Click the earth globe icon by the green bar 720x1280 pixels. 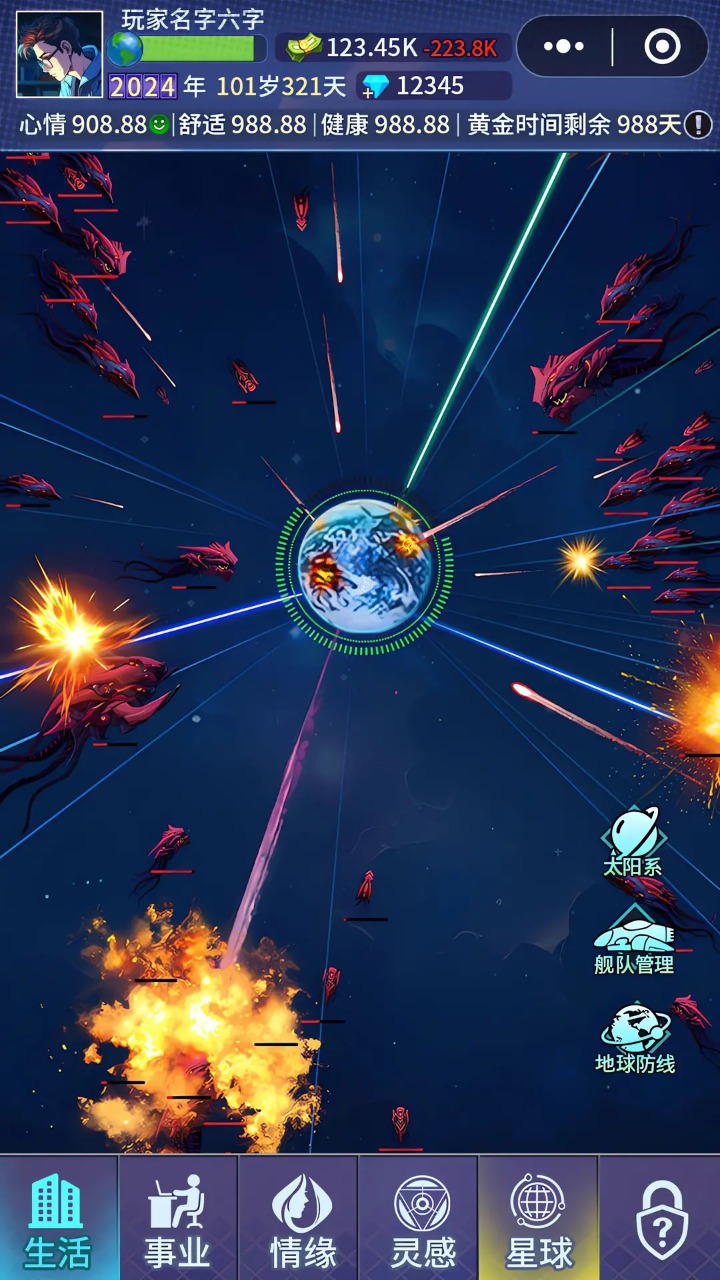click(125, 48)
